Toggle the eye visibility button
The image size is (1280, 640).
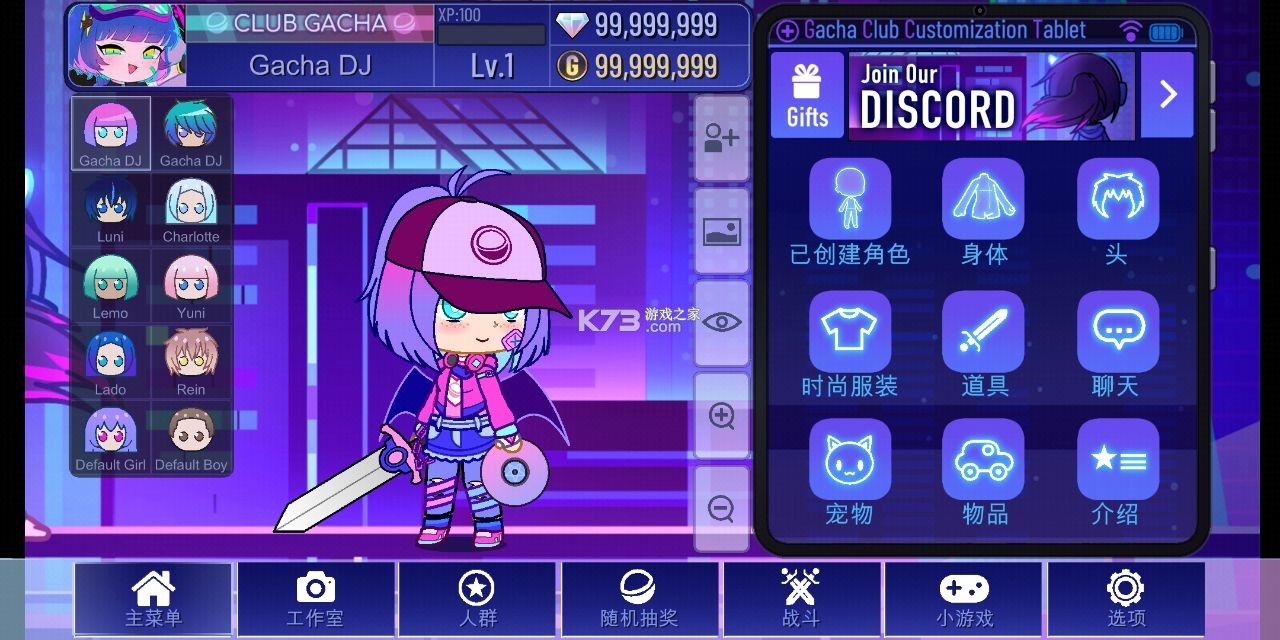pos(721,322)
